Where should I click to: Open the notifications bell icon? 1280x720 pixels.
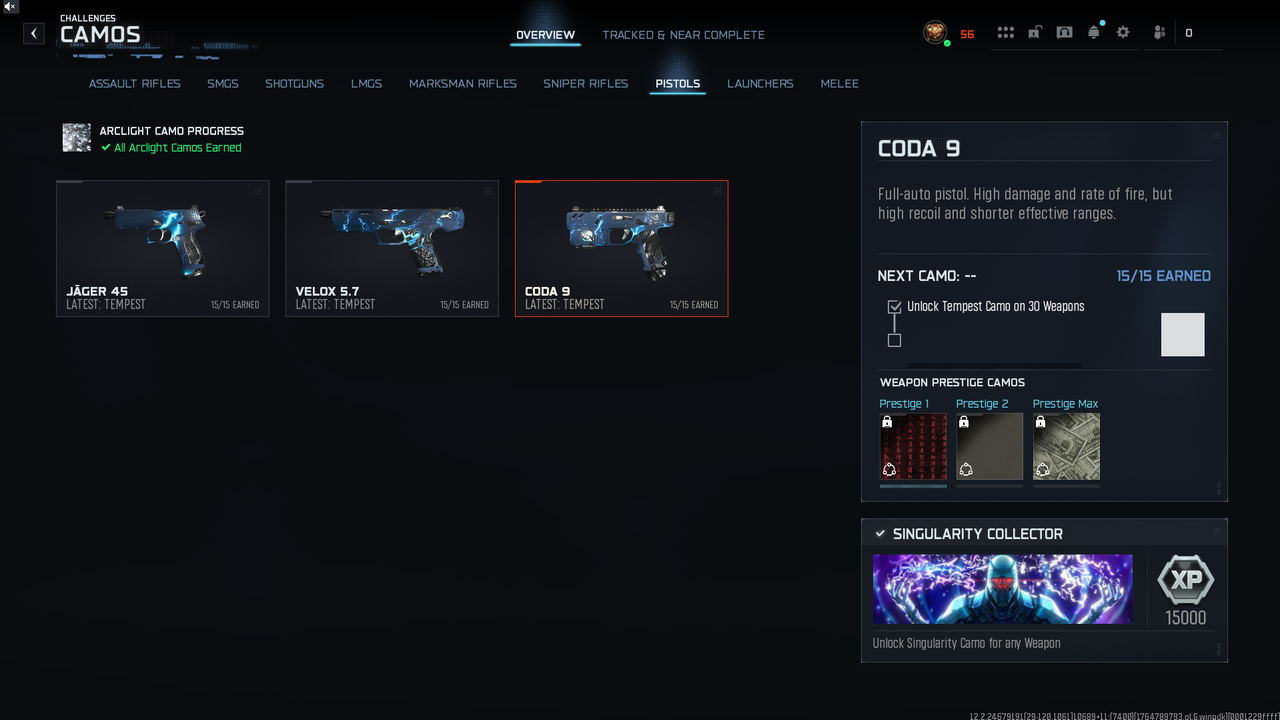pyautogui.click(x=1093, y=33)
